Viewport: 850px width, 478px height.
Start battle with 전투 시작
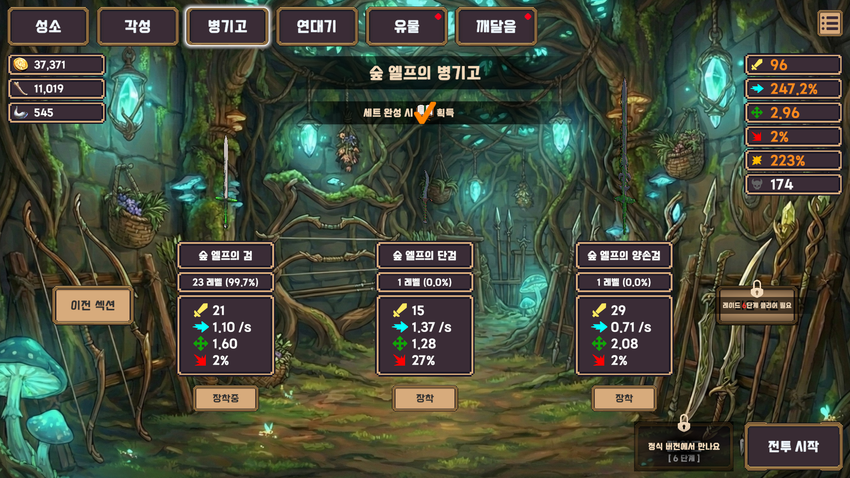pyautogui.click(x=793, y=446)
